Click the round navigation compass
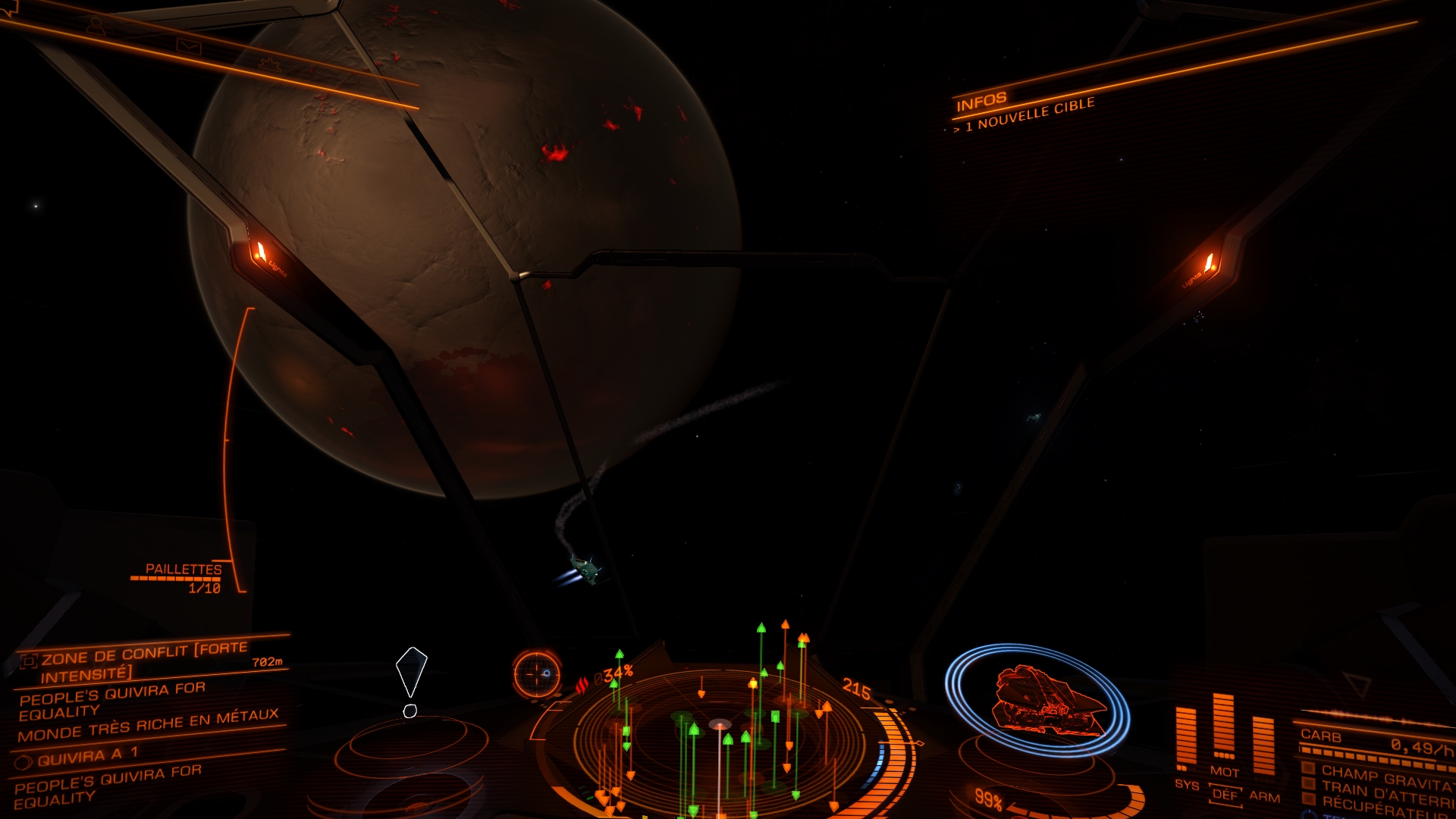This screenshot has height=819, width=1456. pos(536,673)
